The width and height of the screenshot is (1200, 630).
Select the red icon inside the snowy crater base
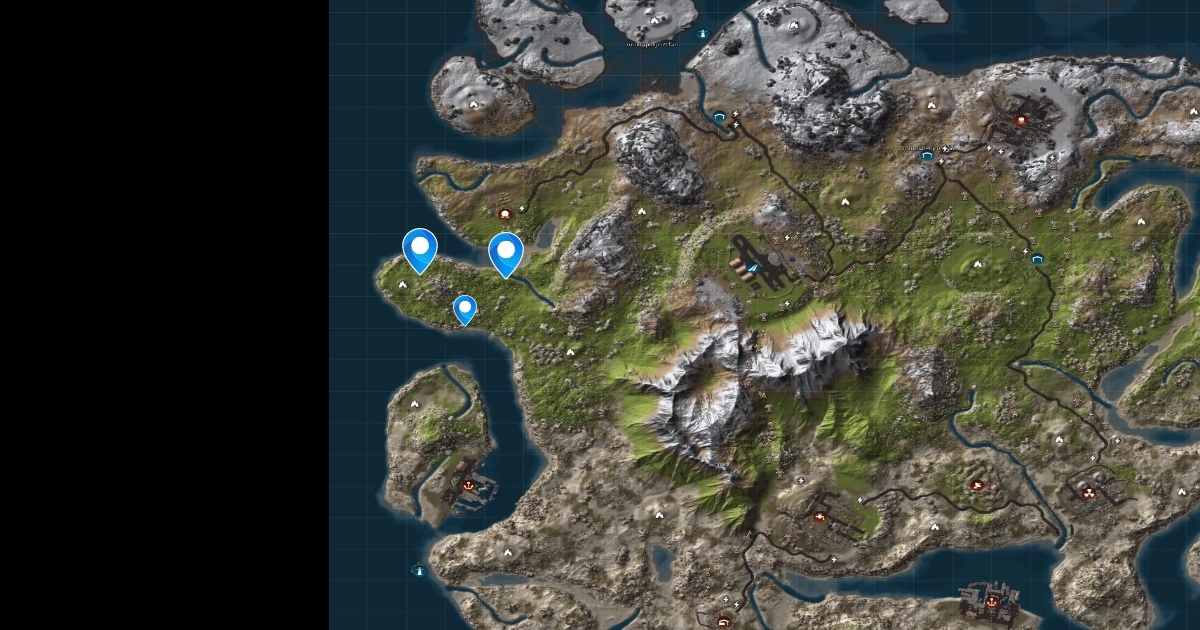(x=1022, y=120)
